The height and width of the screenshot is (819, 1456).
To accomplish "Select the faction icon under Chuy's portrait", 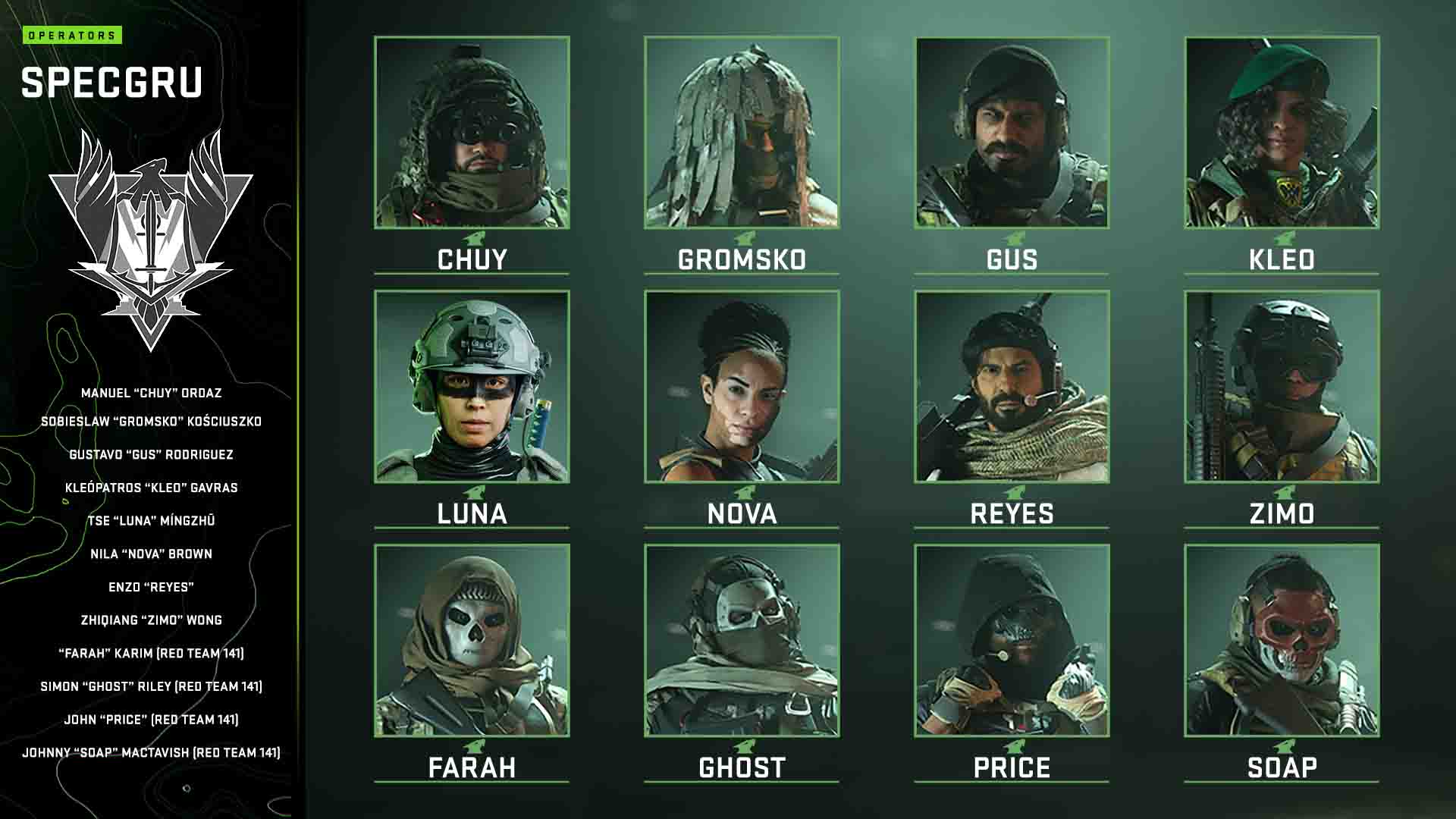I will (x=472, y=237).
